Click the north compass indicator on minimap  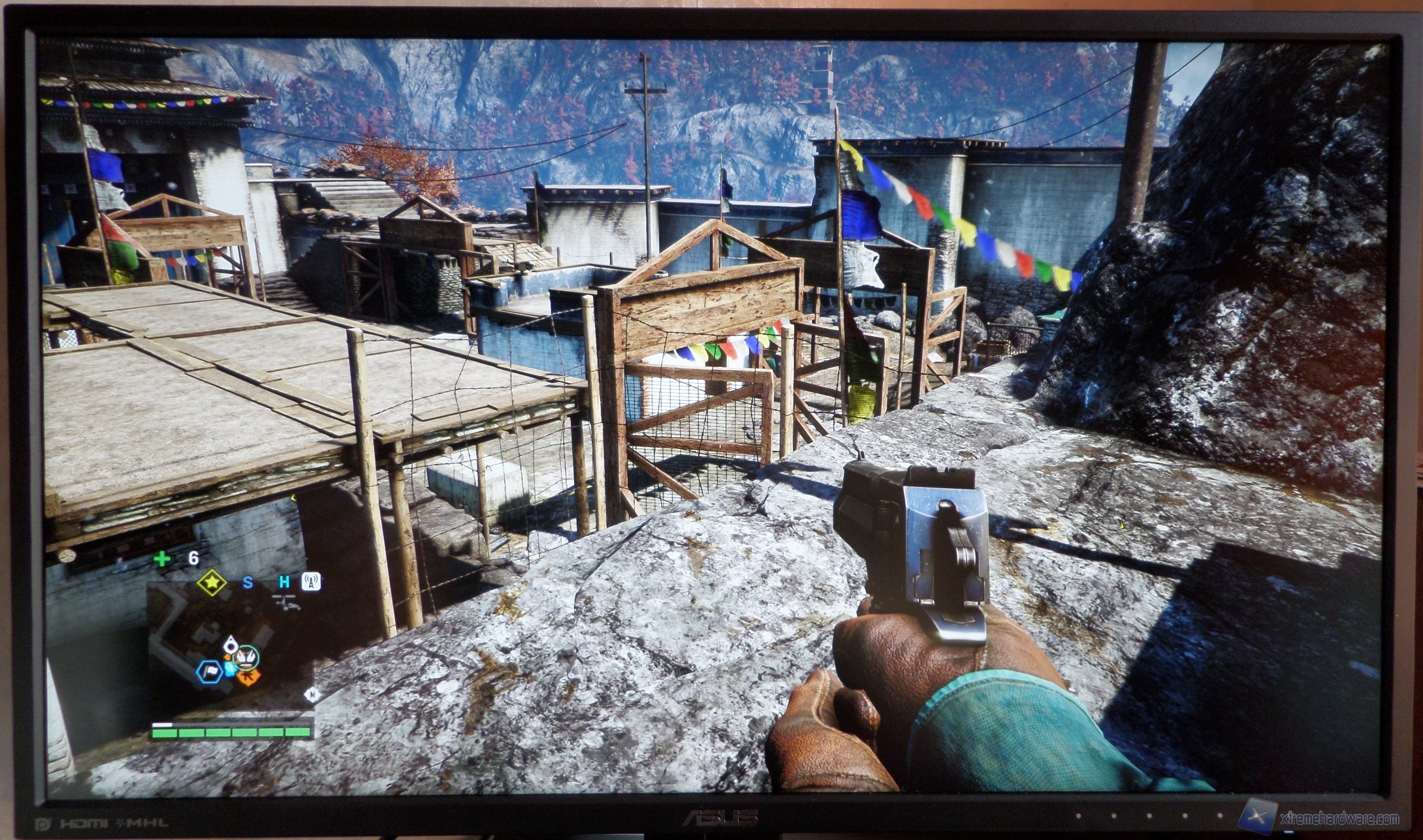[311, 695]
